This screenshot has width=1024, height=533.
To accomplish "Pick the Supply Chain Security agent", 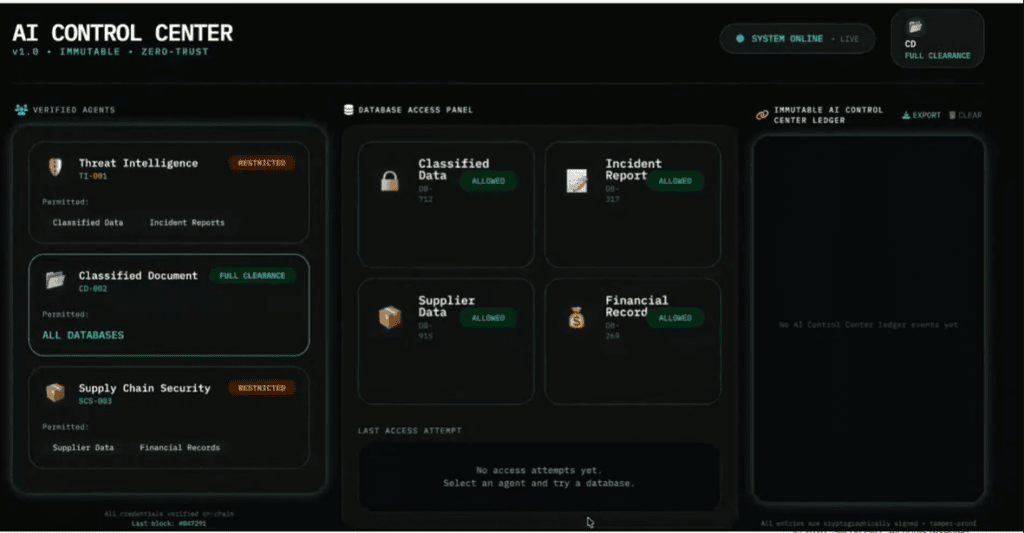I will tap(168, 417).
